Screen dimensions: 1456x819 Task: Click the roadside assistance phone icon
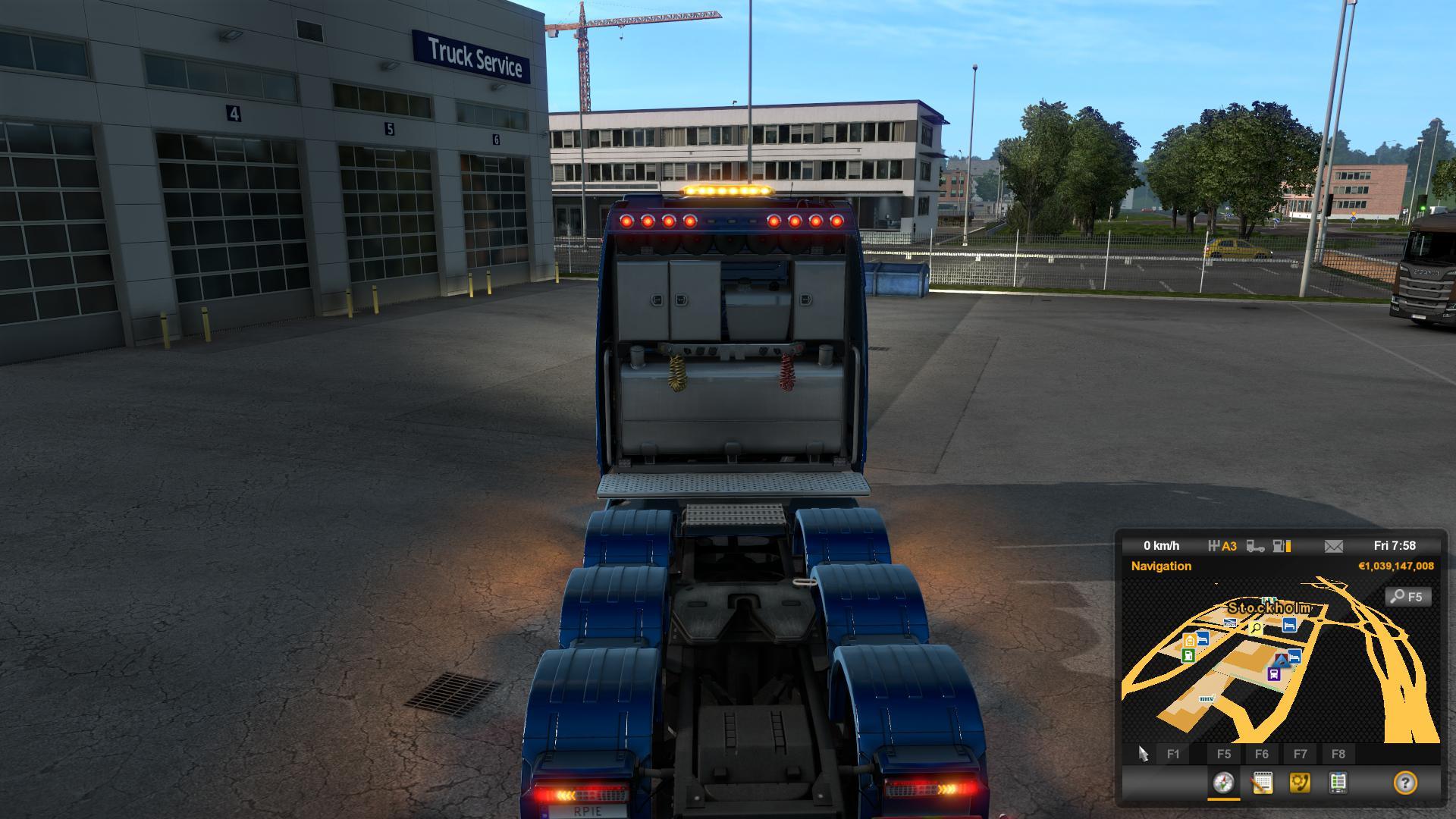click(1301, 783)
